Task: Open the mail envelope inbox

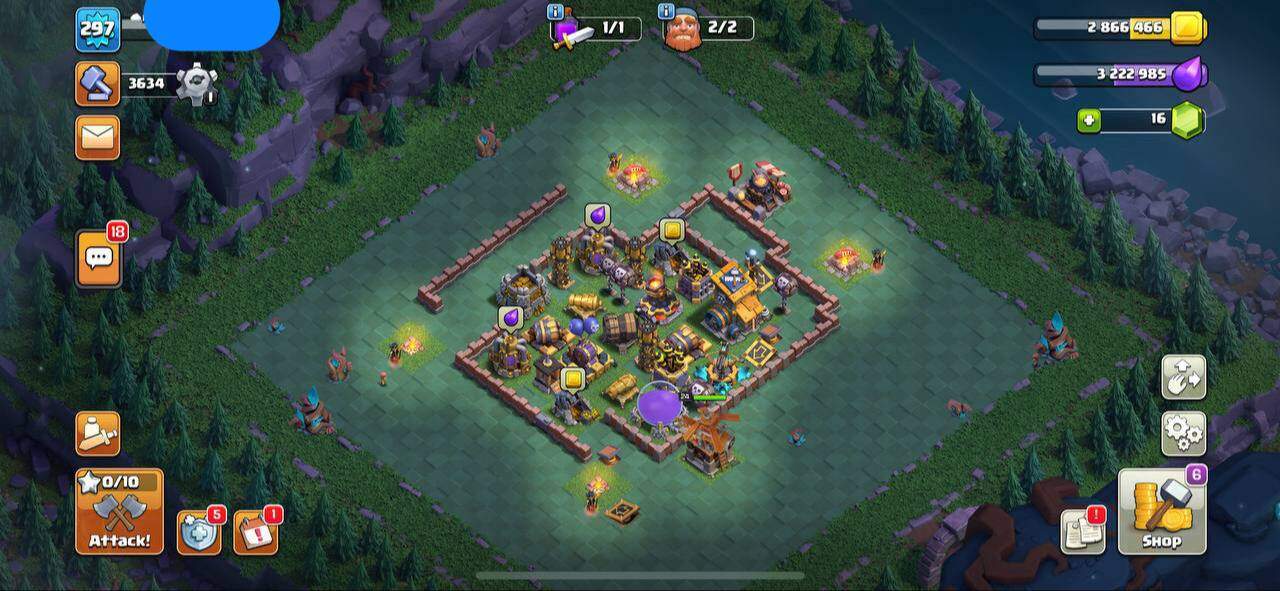Action: click(x=97, y=137)
